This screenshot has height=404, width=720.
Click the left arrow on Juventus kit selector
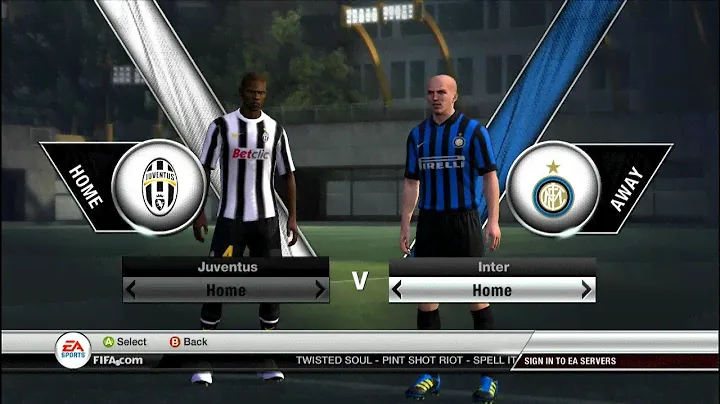131,290
